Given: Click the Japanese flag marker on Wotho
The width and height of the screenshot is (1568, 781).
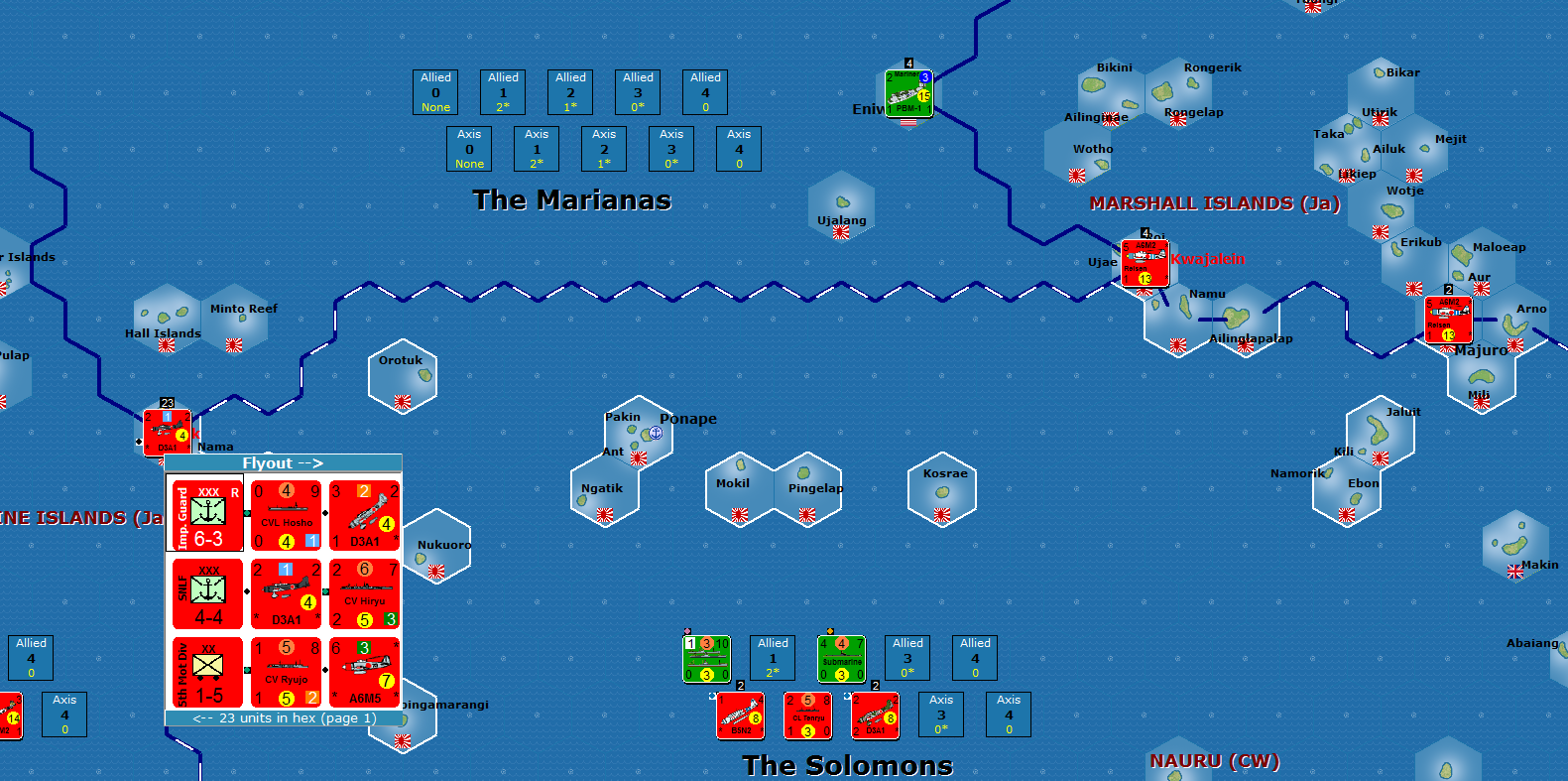Looking at the screenshot, I should click(x=1076, y=177).
